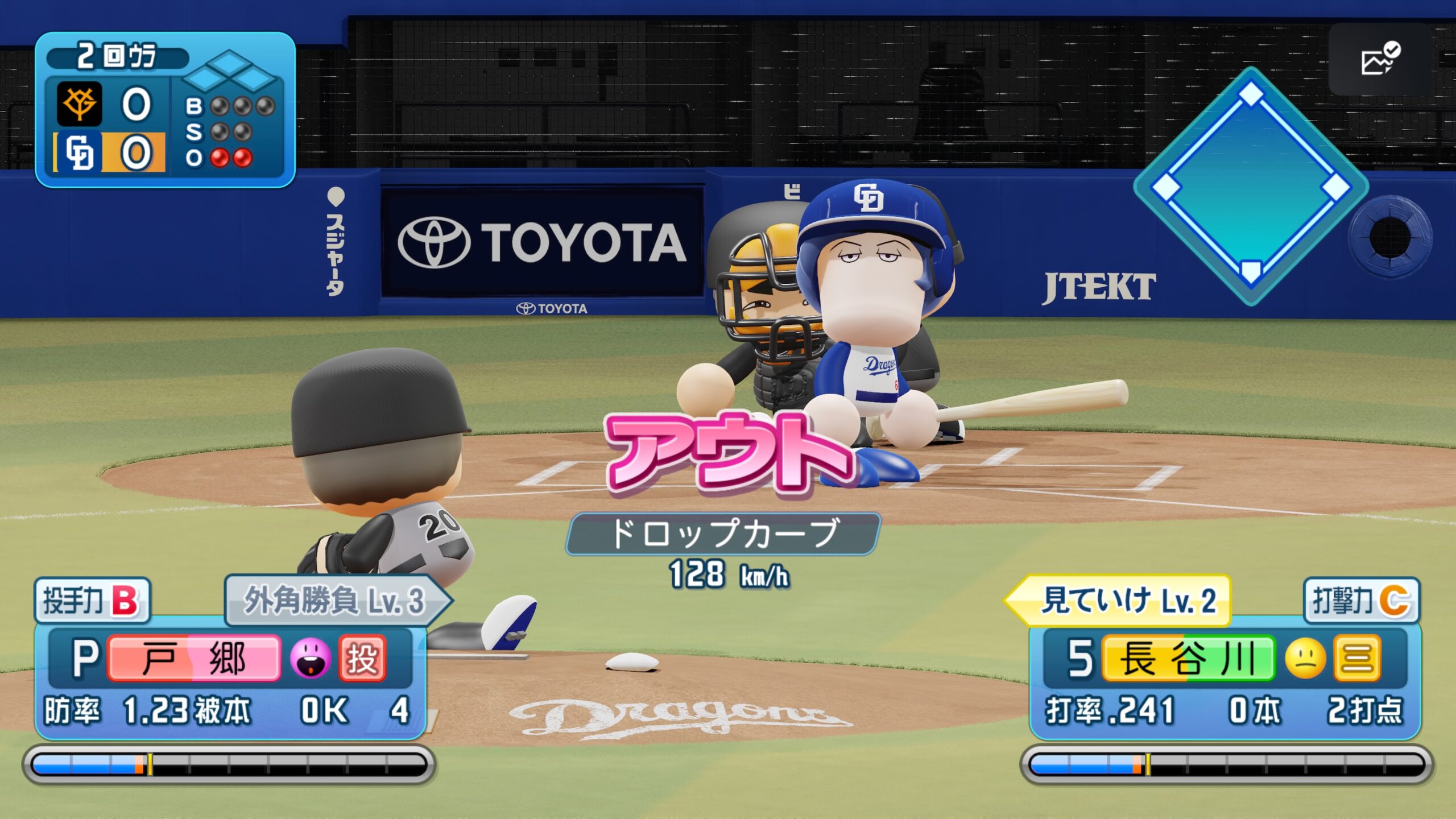
Task: Click the image capture icon in the corner
Action: coord(1380,59)
